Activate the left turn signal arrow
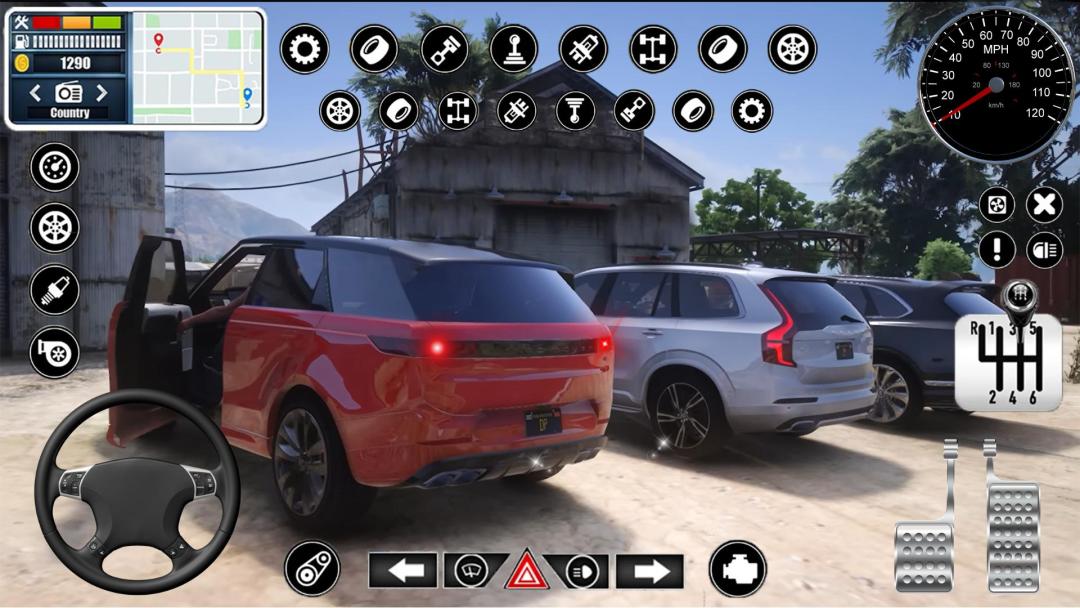This screenshot has width=1080, height=608. coord(402,571)
